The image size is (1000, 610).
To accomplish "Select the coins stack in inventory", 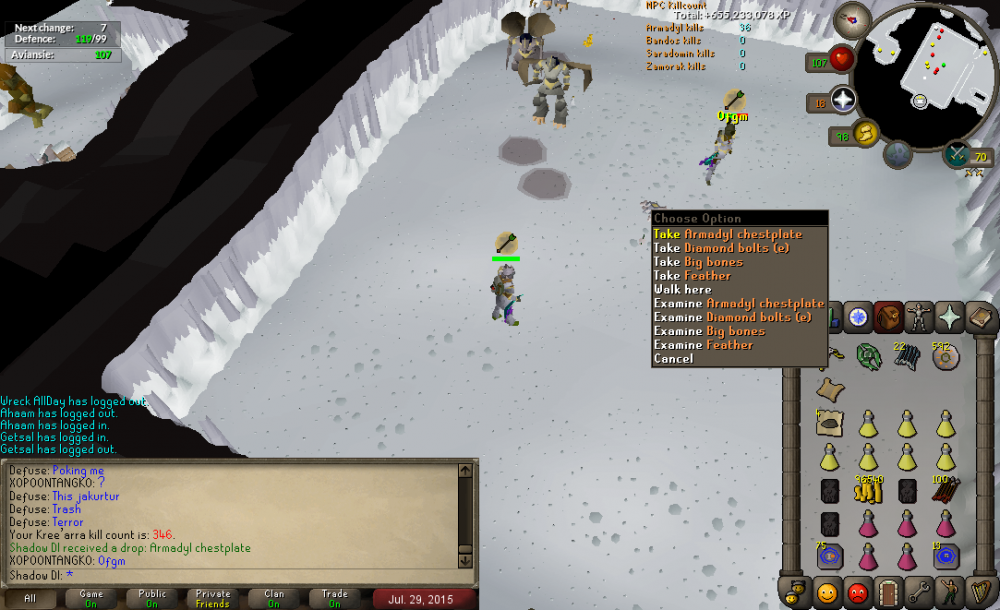I will (868, 490).
